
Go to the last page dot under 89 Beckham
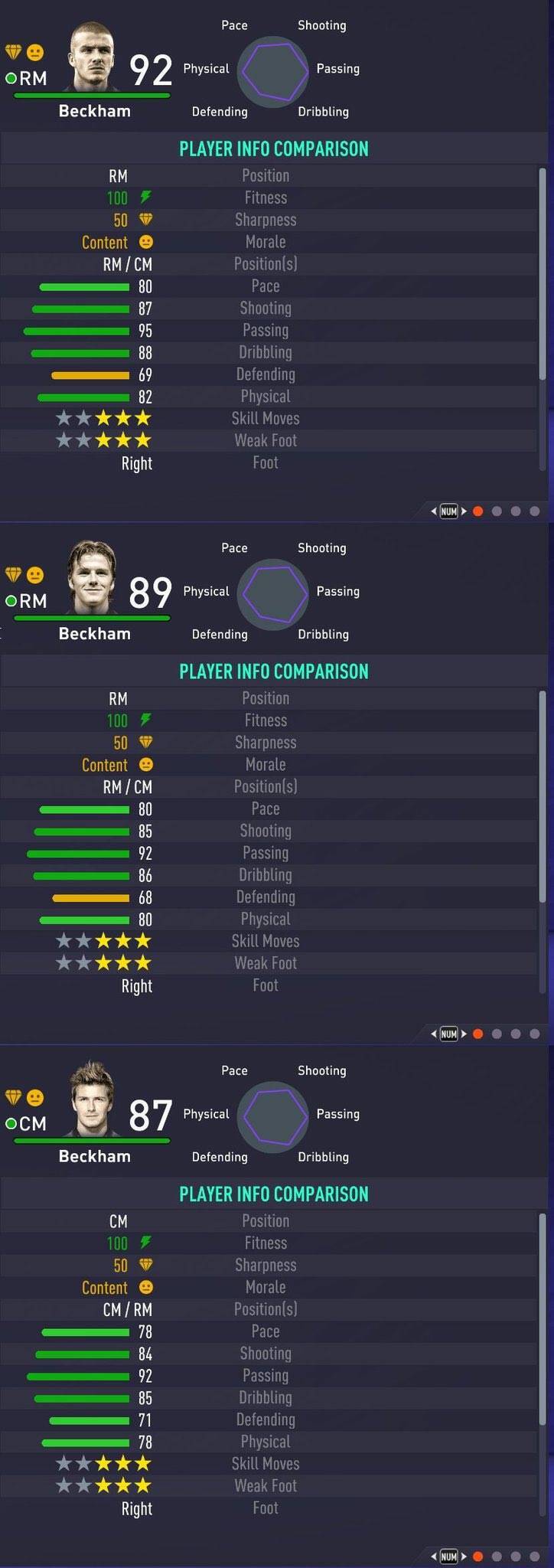(x=535, y=1034)
